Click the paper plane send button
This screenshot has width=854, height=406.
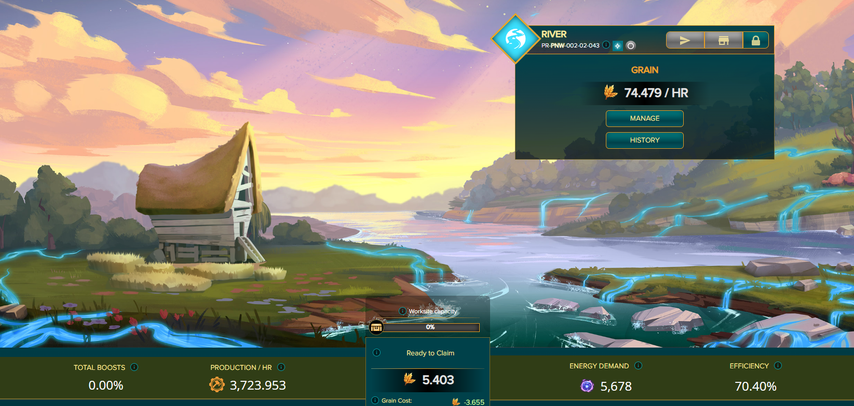(x=685, y=40)
